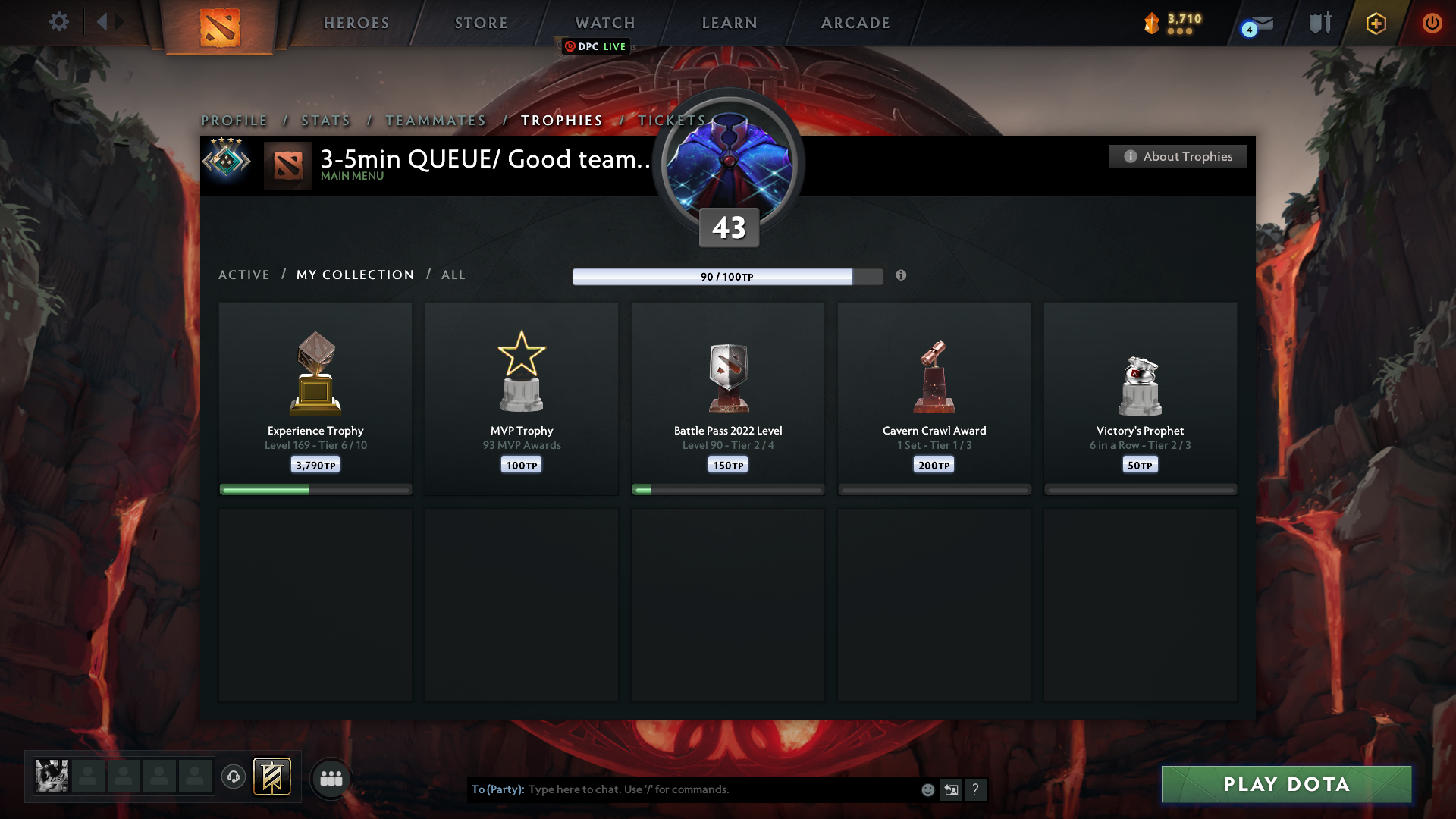Toggle the chat wheel icon next to chat

click(x=952, y=789)
